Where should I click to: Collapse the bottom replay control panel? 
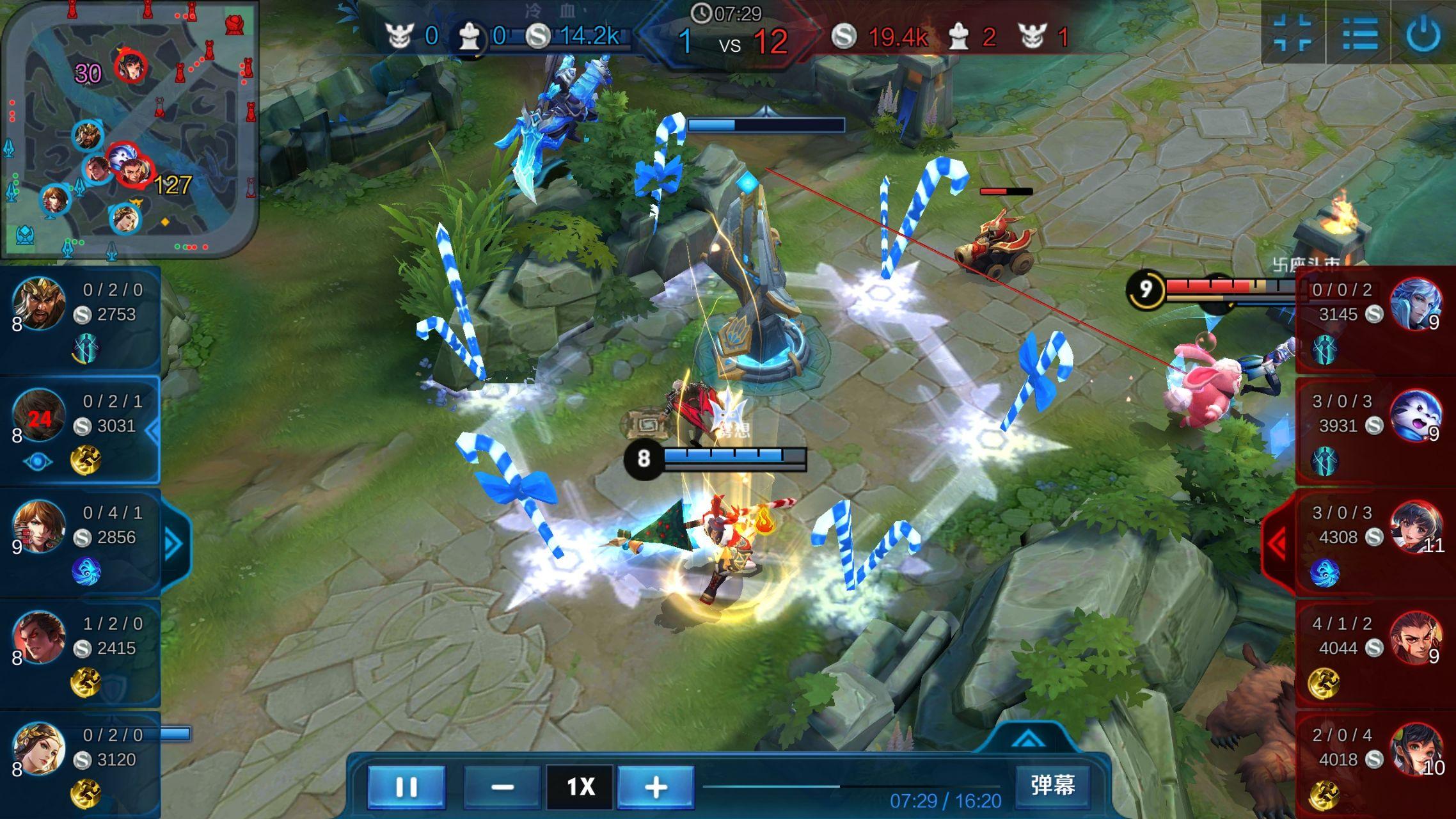[x=1028, y=740]
